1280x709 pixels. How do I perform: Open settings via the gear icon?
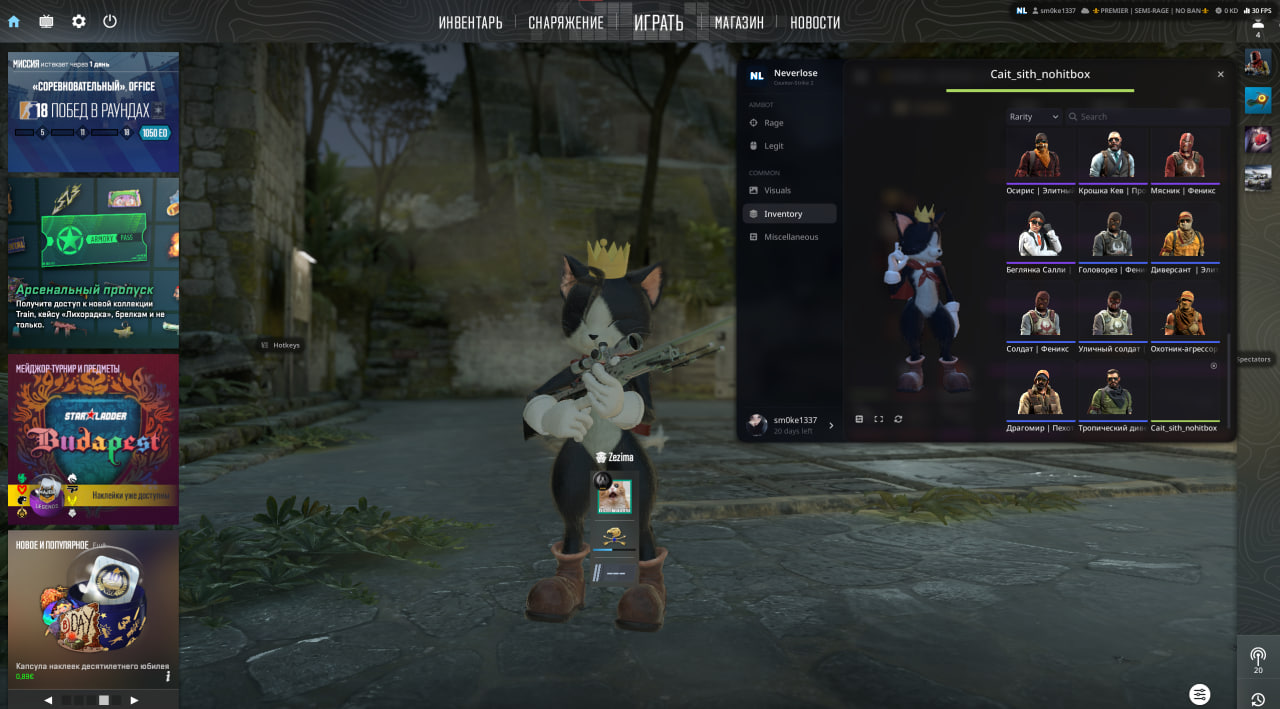click(x=79, y=21)
